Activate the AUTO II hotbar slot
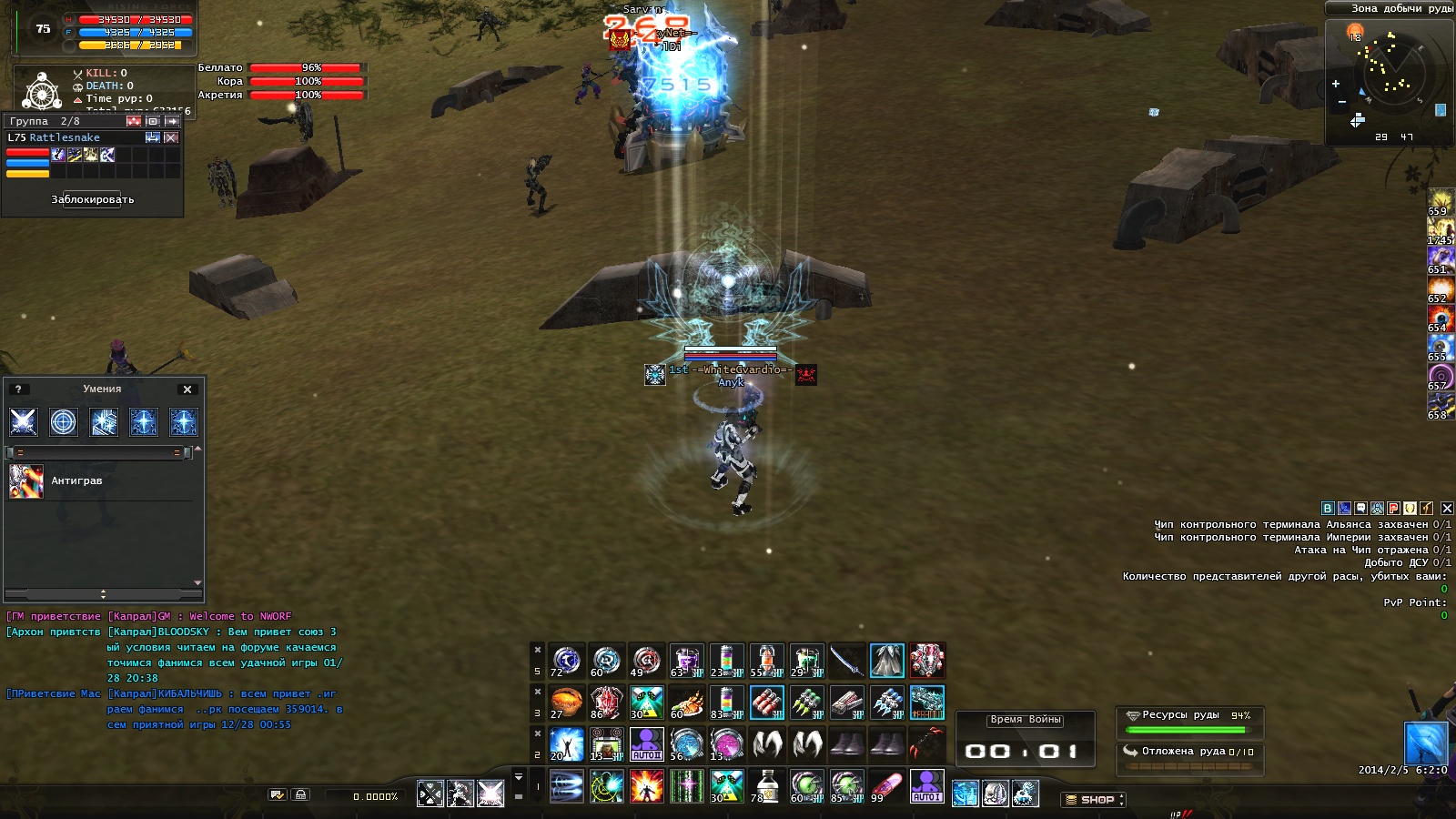 pyautogui.click(x=647, y=744)
